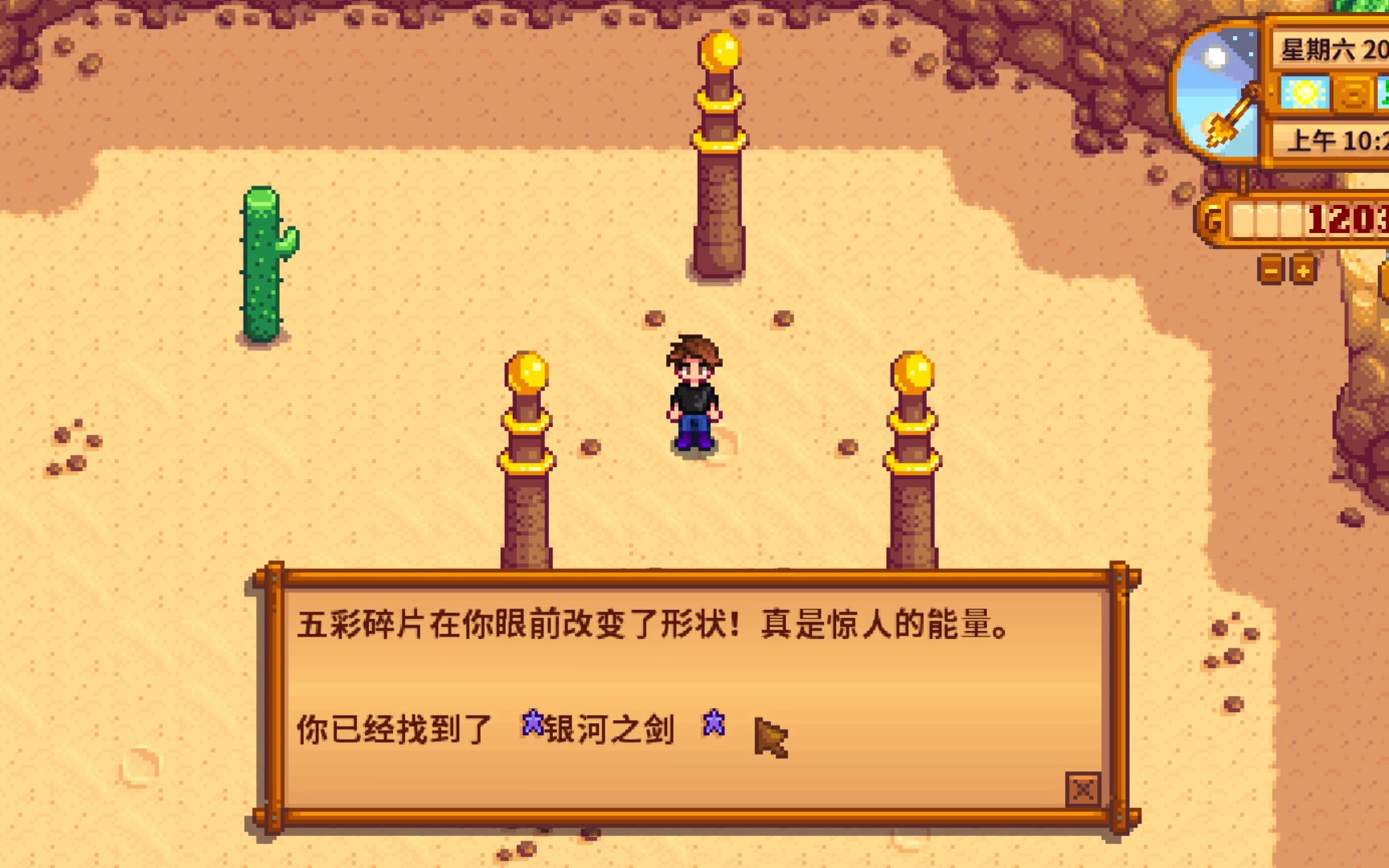Click the zoom out minus button
This screenshot has height=868, width=1389.
pos(1270,270)
